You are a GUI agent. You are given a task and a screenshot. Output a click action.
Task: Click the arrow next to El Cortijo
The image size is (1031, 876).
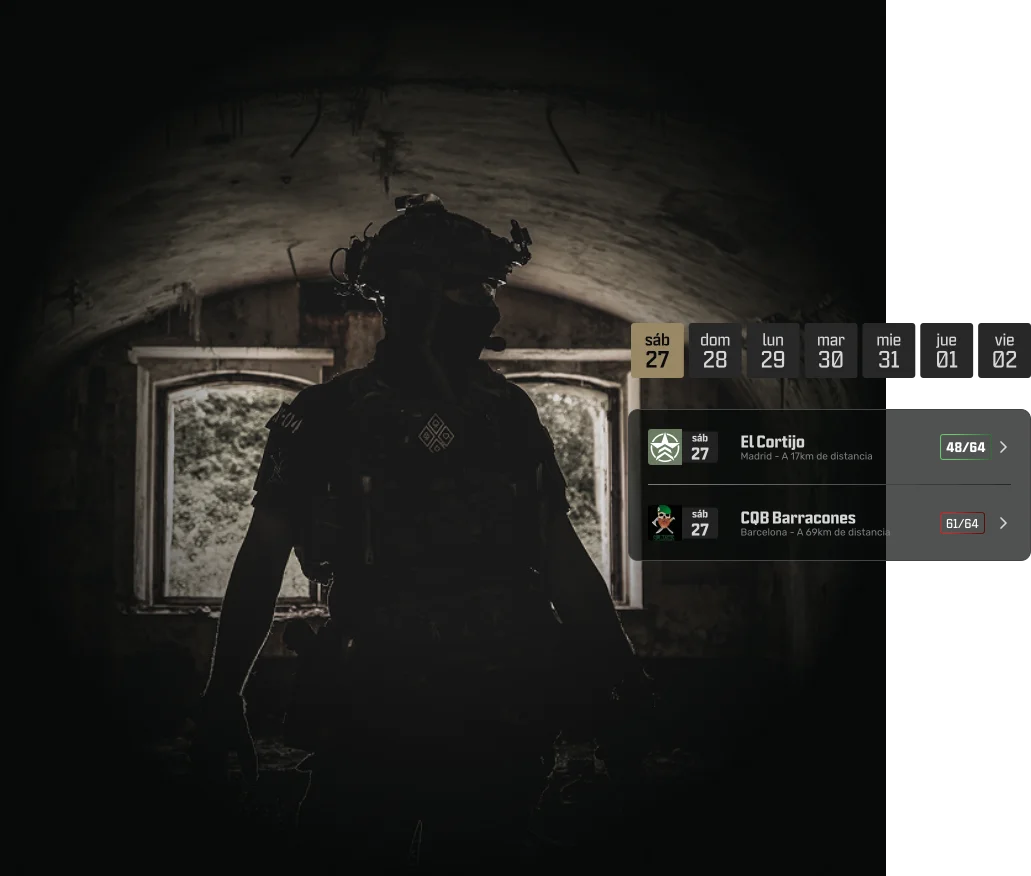click(x=1003, y=447)
